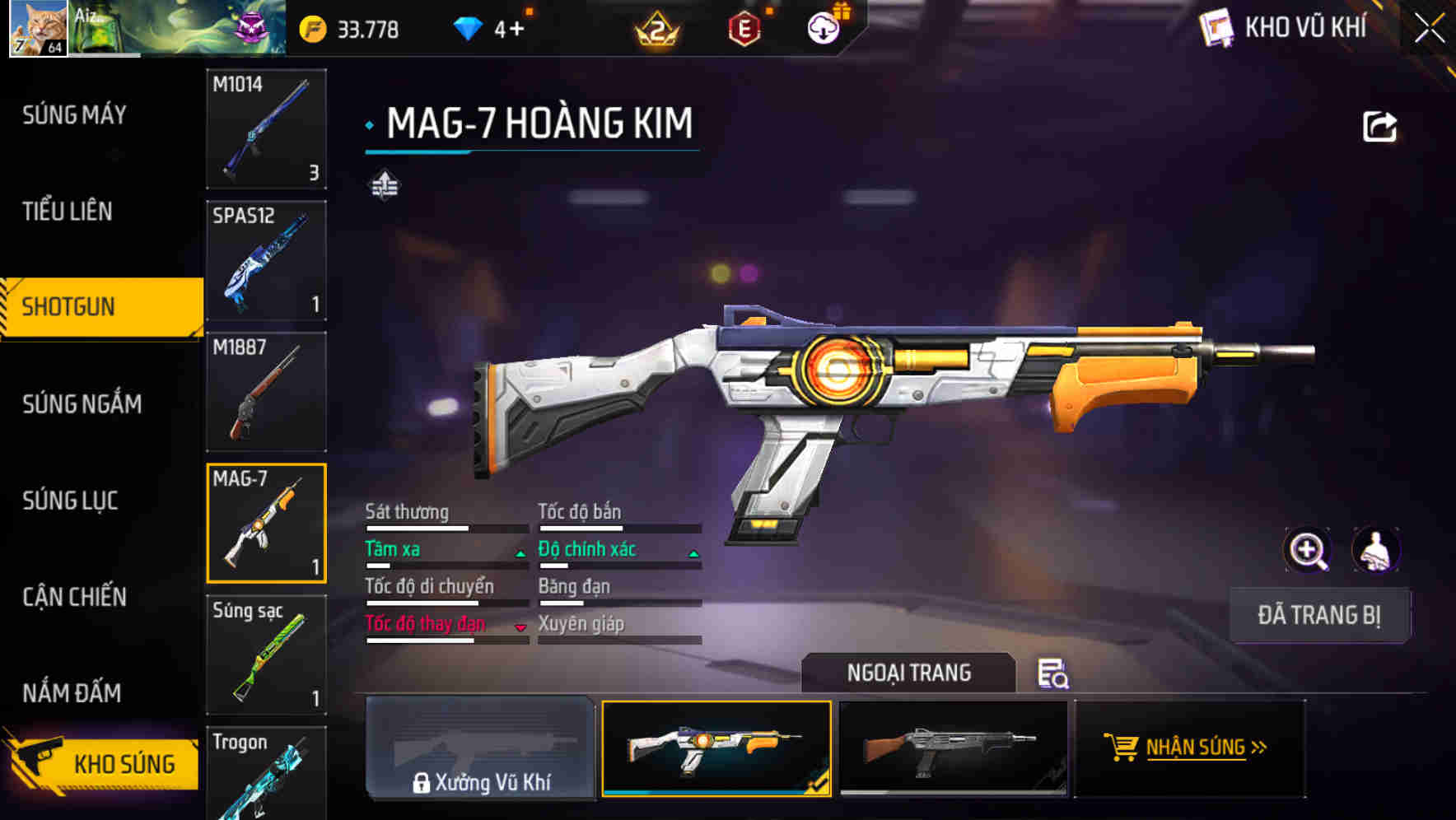Screen dimensions: 1456x820
Task: Select the Súng sạc weapon tile
Action: click(x=266, y=655)
